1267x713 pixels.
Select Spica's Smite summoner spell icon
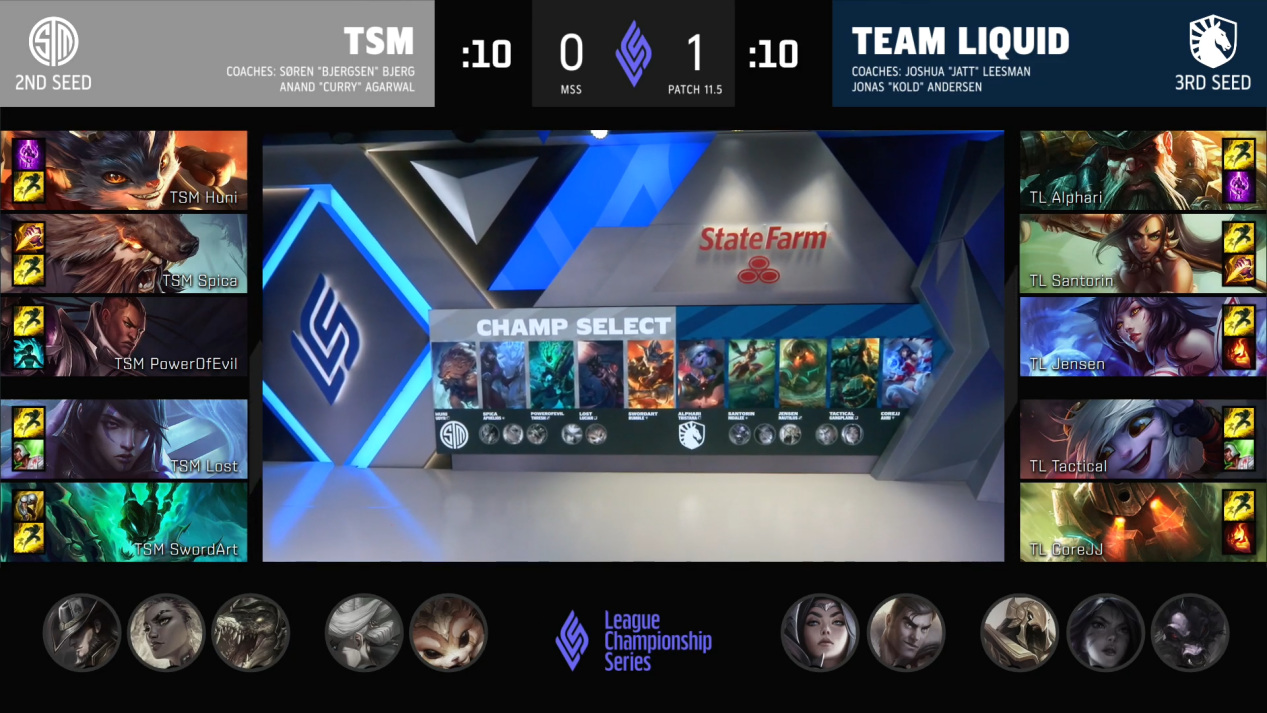28,237
